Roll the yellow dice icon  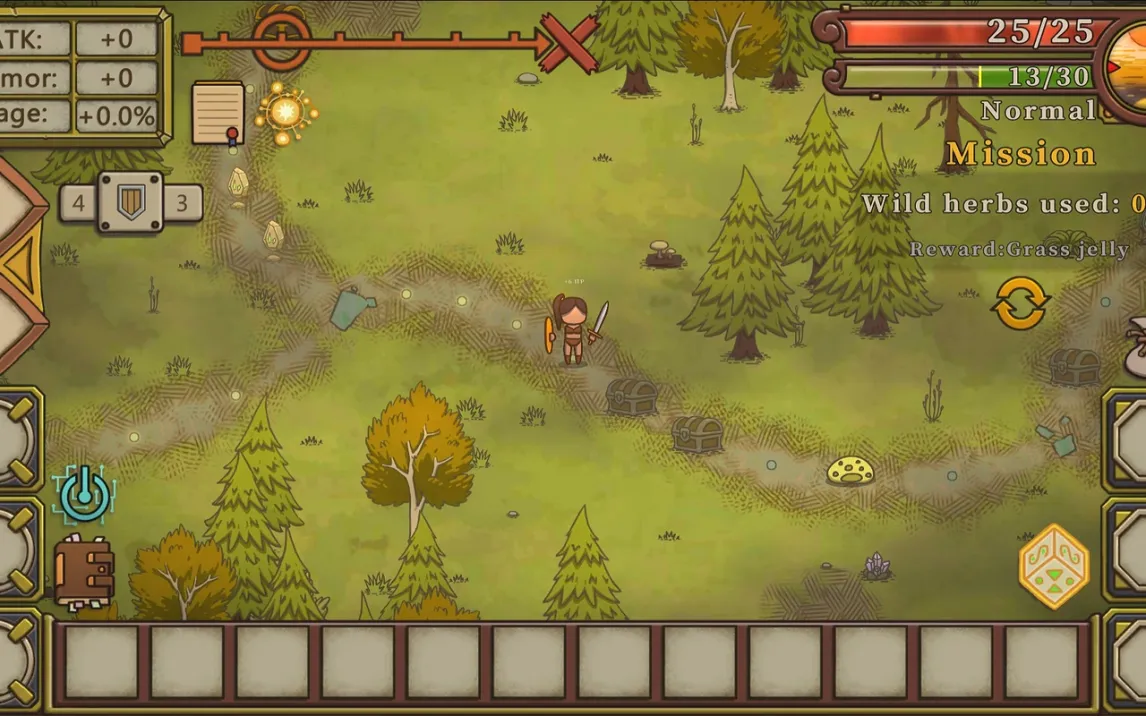pos(1053,566)
